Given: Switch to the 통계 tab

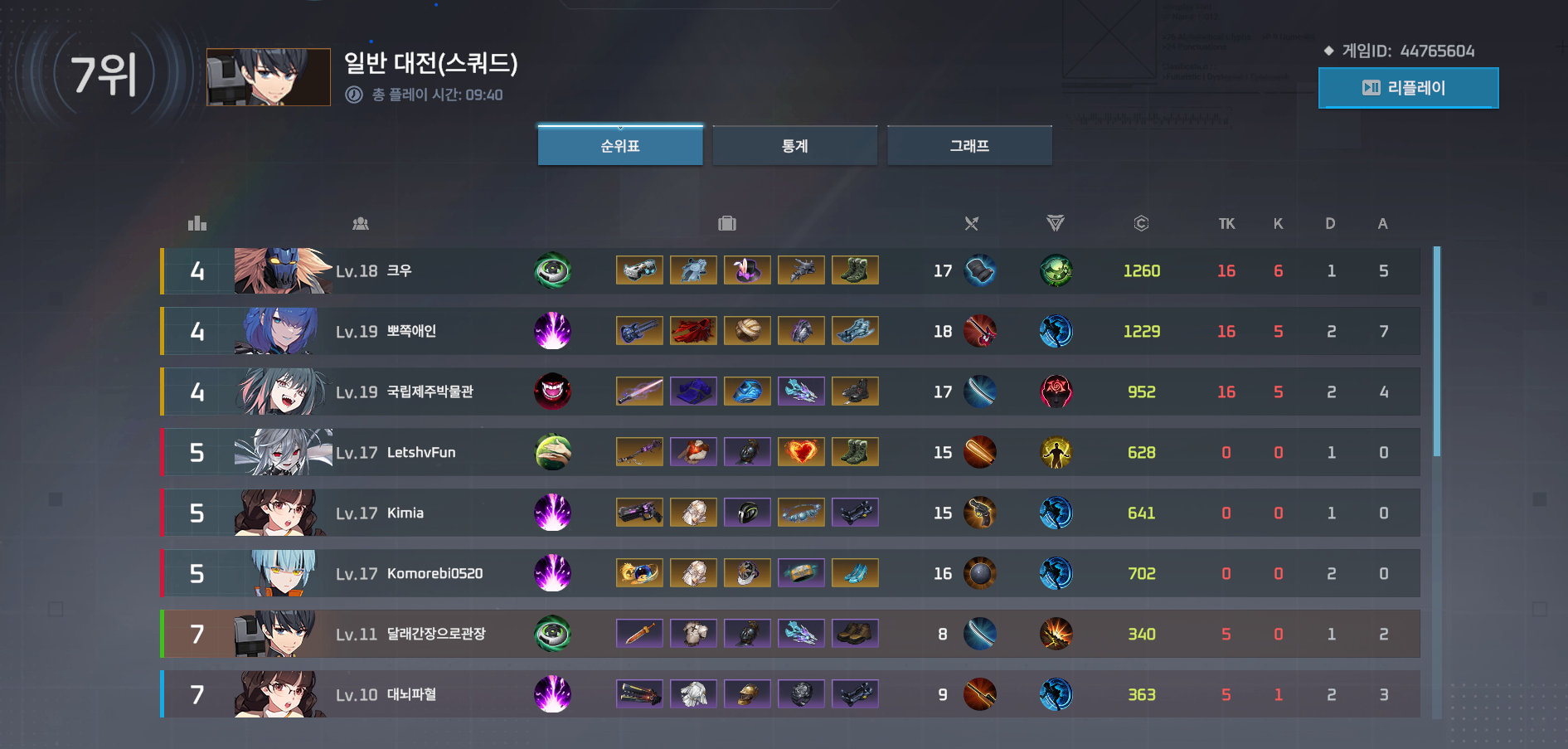Looking at the screenshot, I should 794,144.
